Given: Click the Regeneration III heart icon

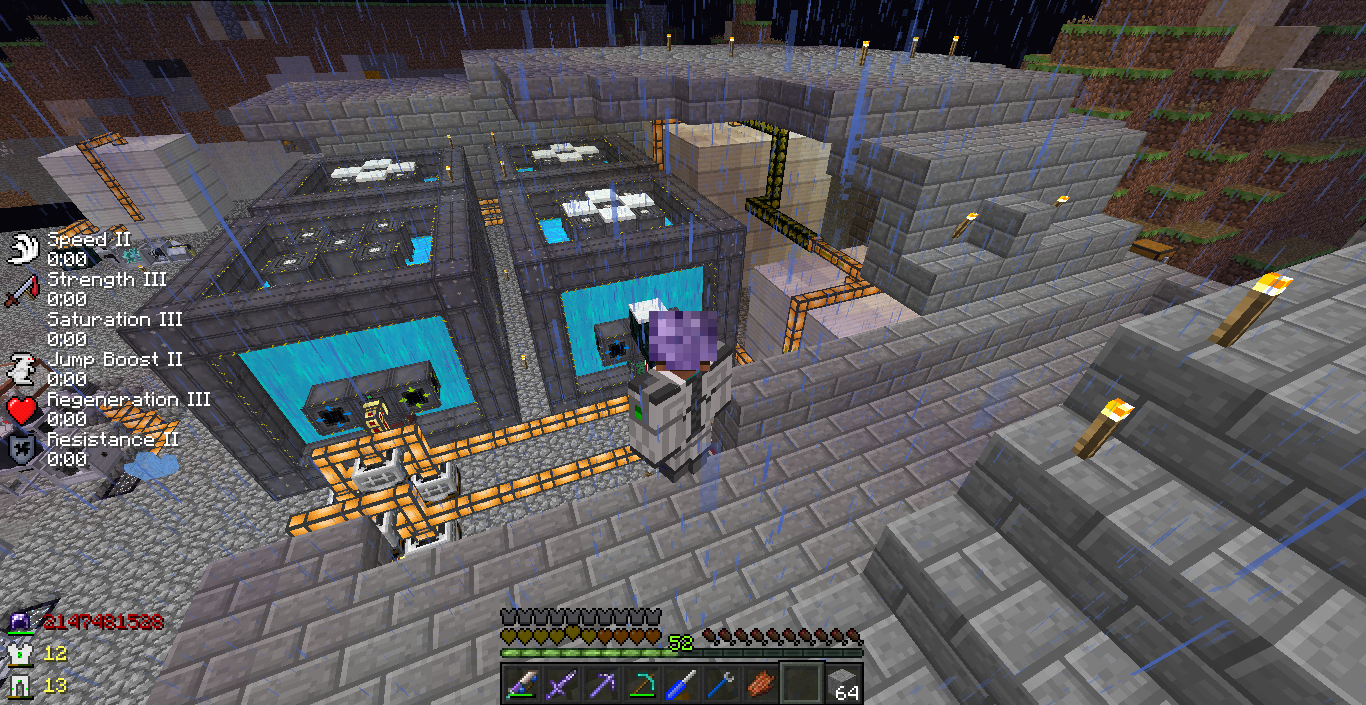Looking at the screenshot, I should point(23,409).
